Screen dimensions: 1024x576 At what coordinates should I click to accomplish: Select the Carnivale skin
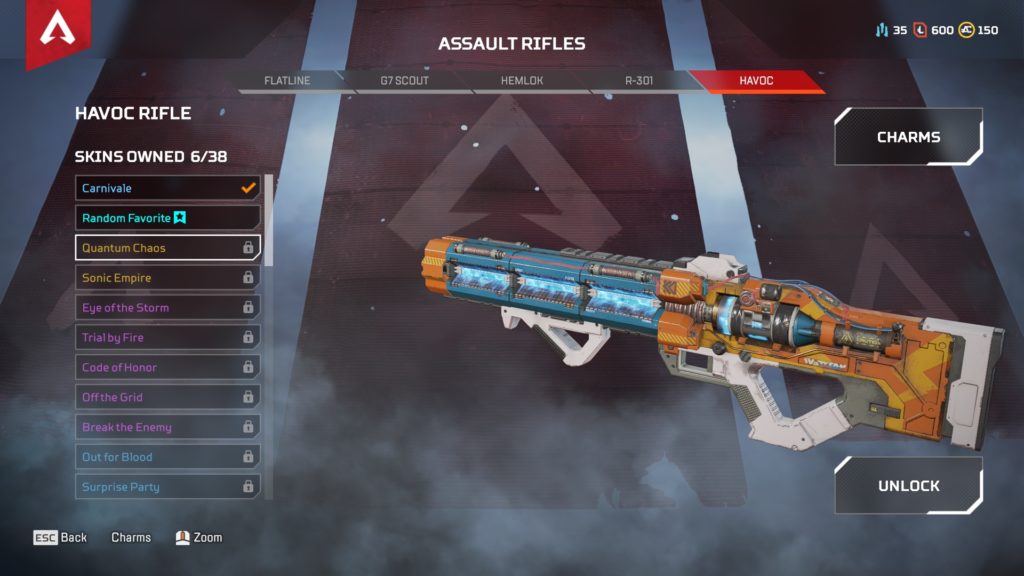tap(167, 188)
